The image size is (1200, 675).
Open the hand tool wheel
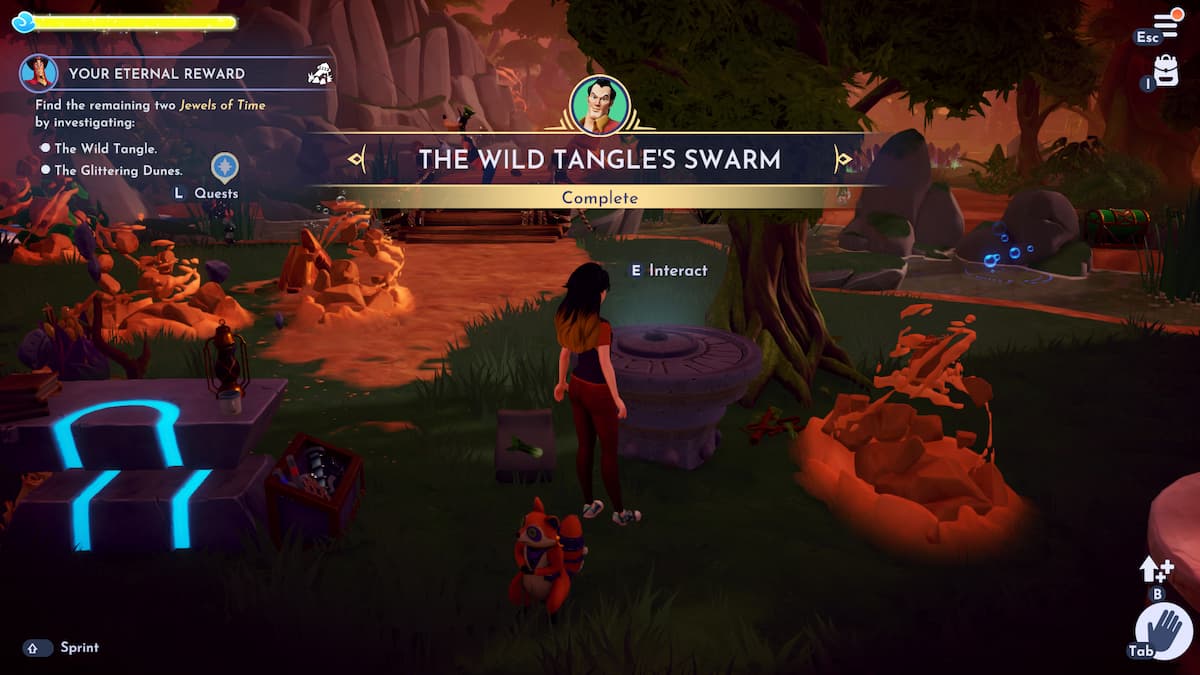(x=1164, y=632)
